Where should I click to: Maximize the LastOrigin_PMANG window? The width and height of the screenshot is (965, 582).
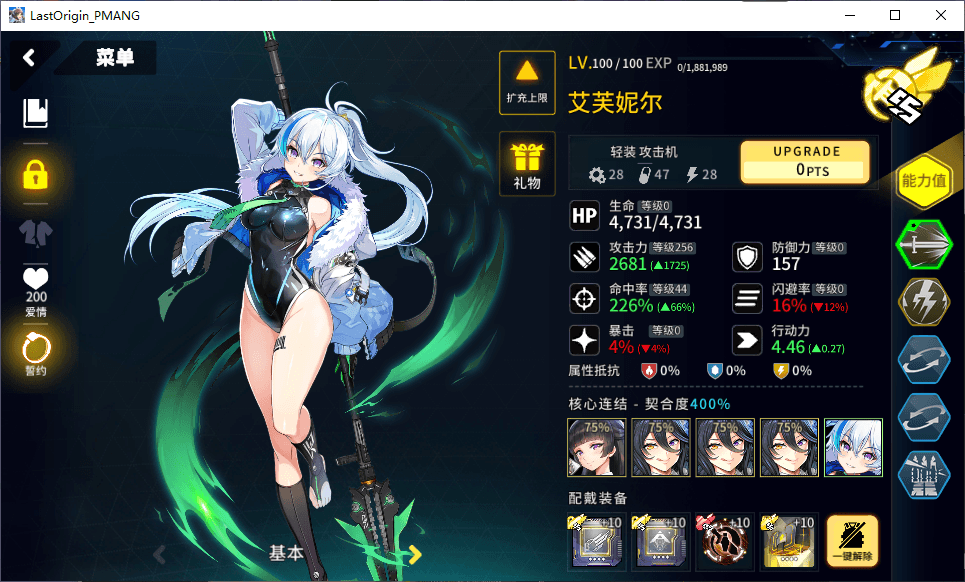pyautogui.click(x=895, y=15)
